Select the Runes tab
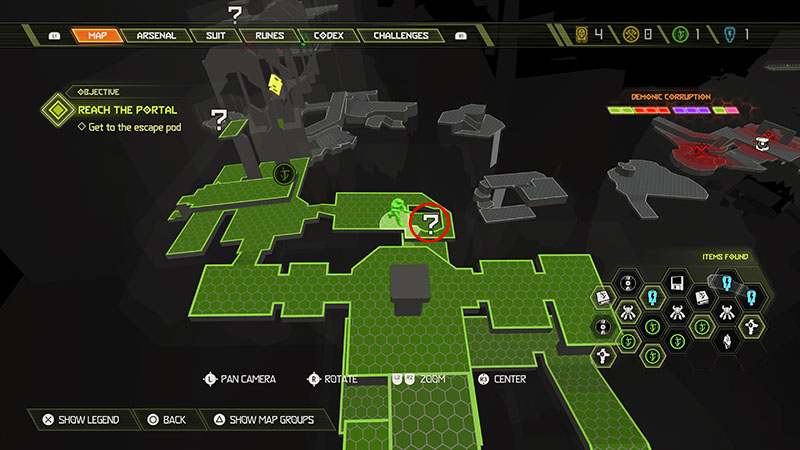The image size is (800, 450). click(x=269, y=35)
